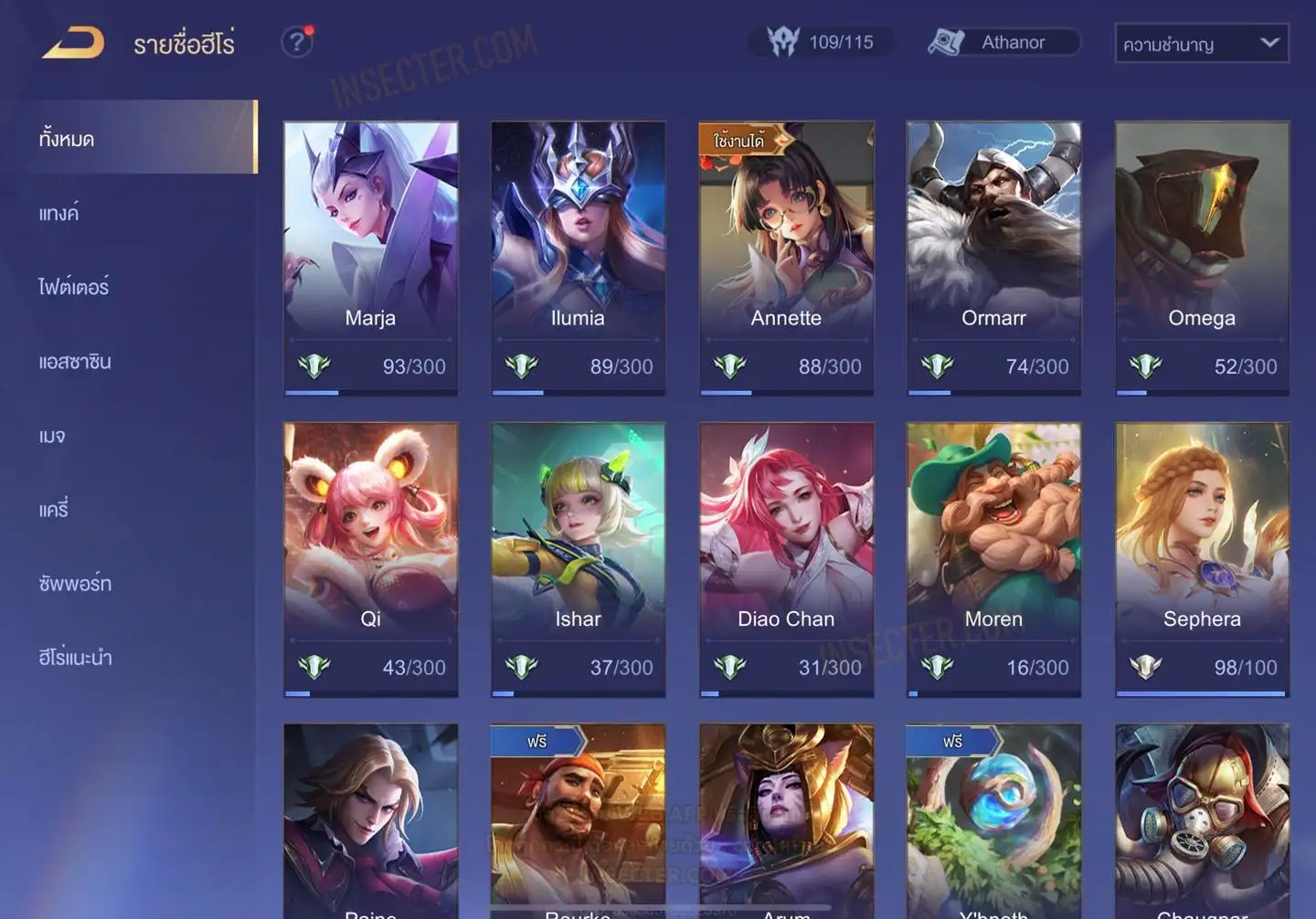The image size is (1316, 919).
Task: Switch to the ไฟต์เตอร์ (Fighter) tab
Action: [74, 287]
